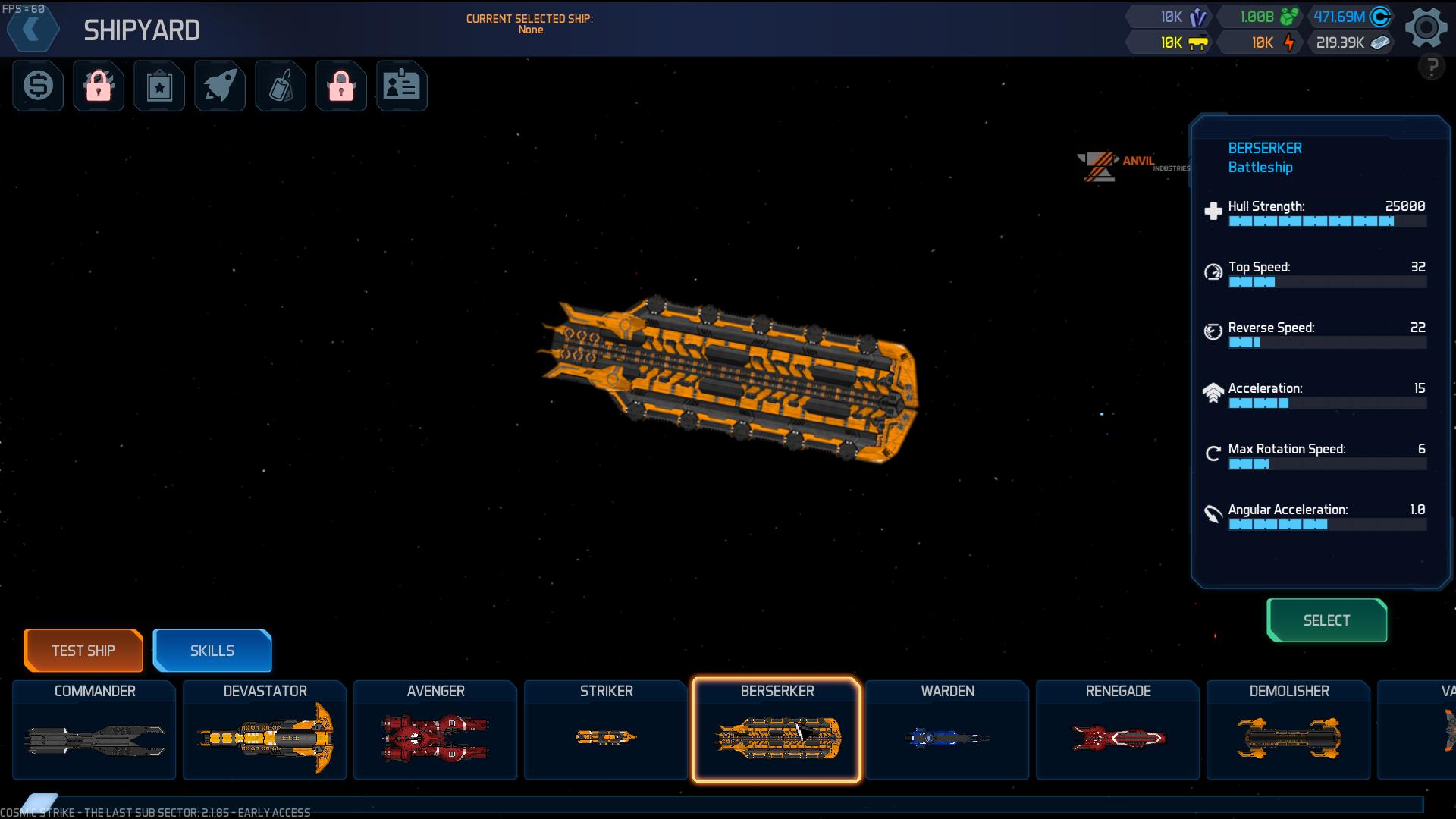The image size is (1456, 819).
Task: Open the ID card icon
Action: pyautogui.click(x=401, y=86)
